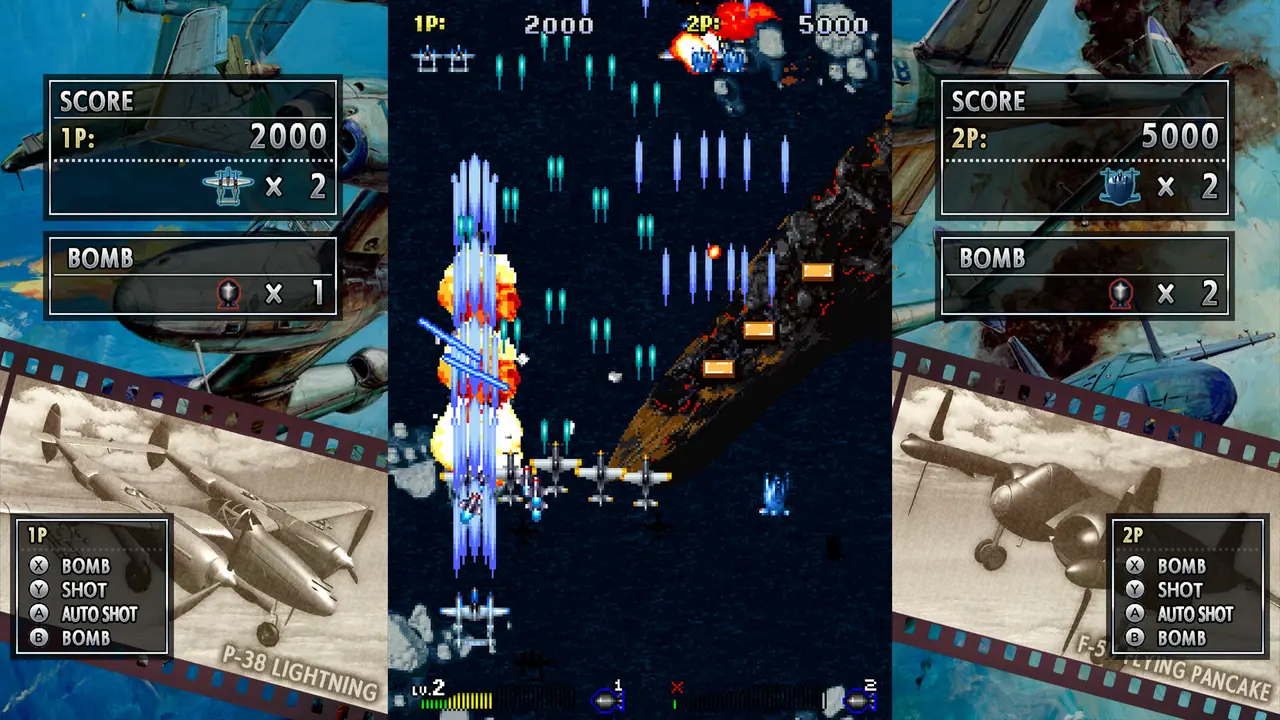This screenshot has width=1280, height=720.
Task: Click the A button icon in the 2P controls
Action: [1134, 614]
